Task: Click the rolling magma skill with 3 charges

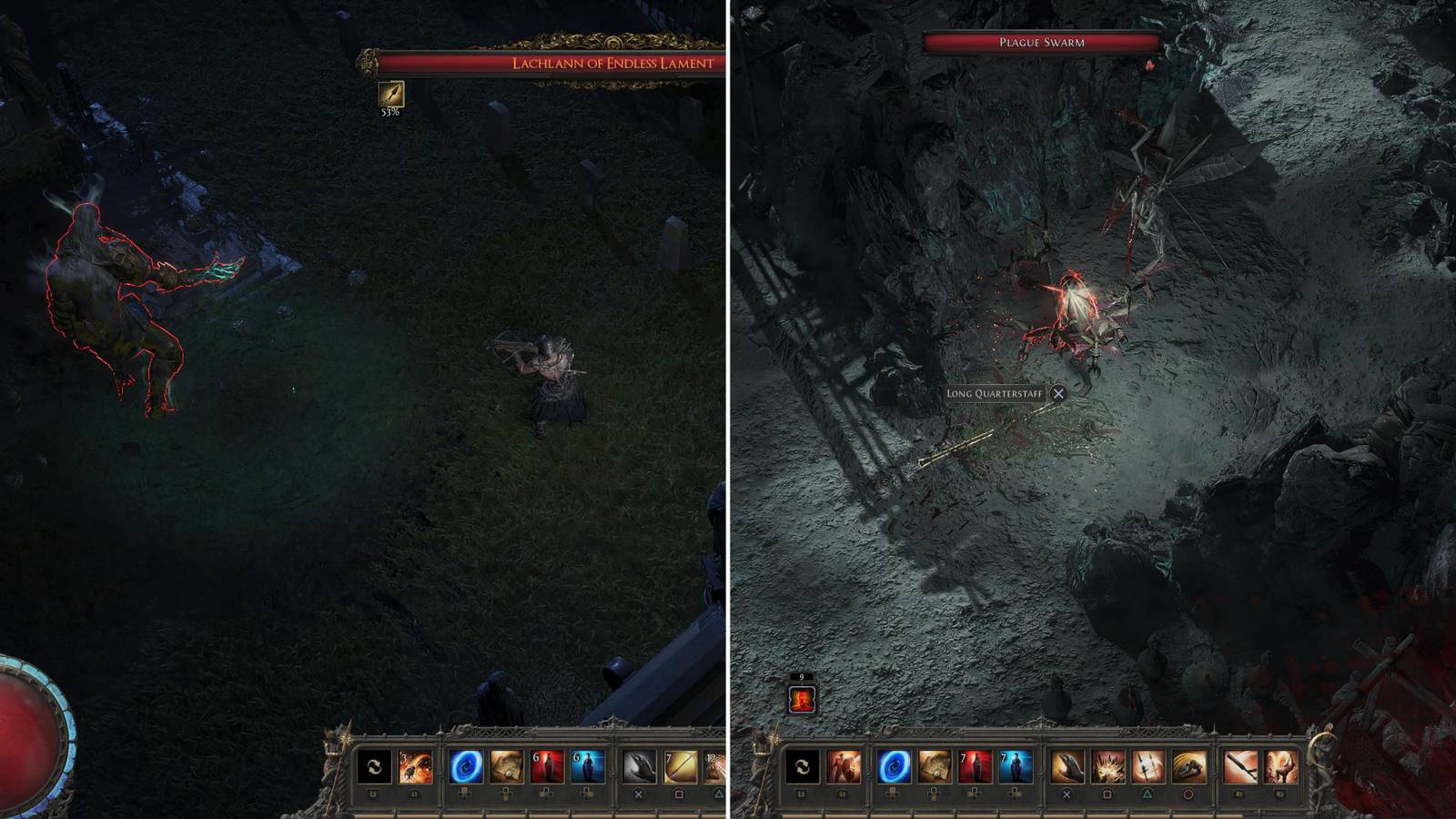Action: click(x=417, y=765)
